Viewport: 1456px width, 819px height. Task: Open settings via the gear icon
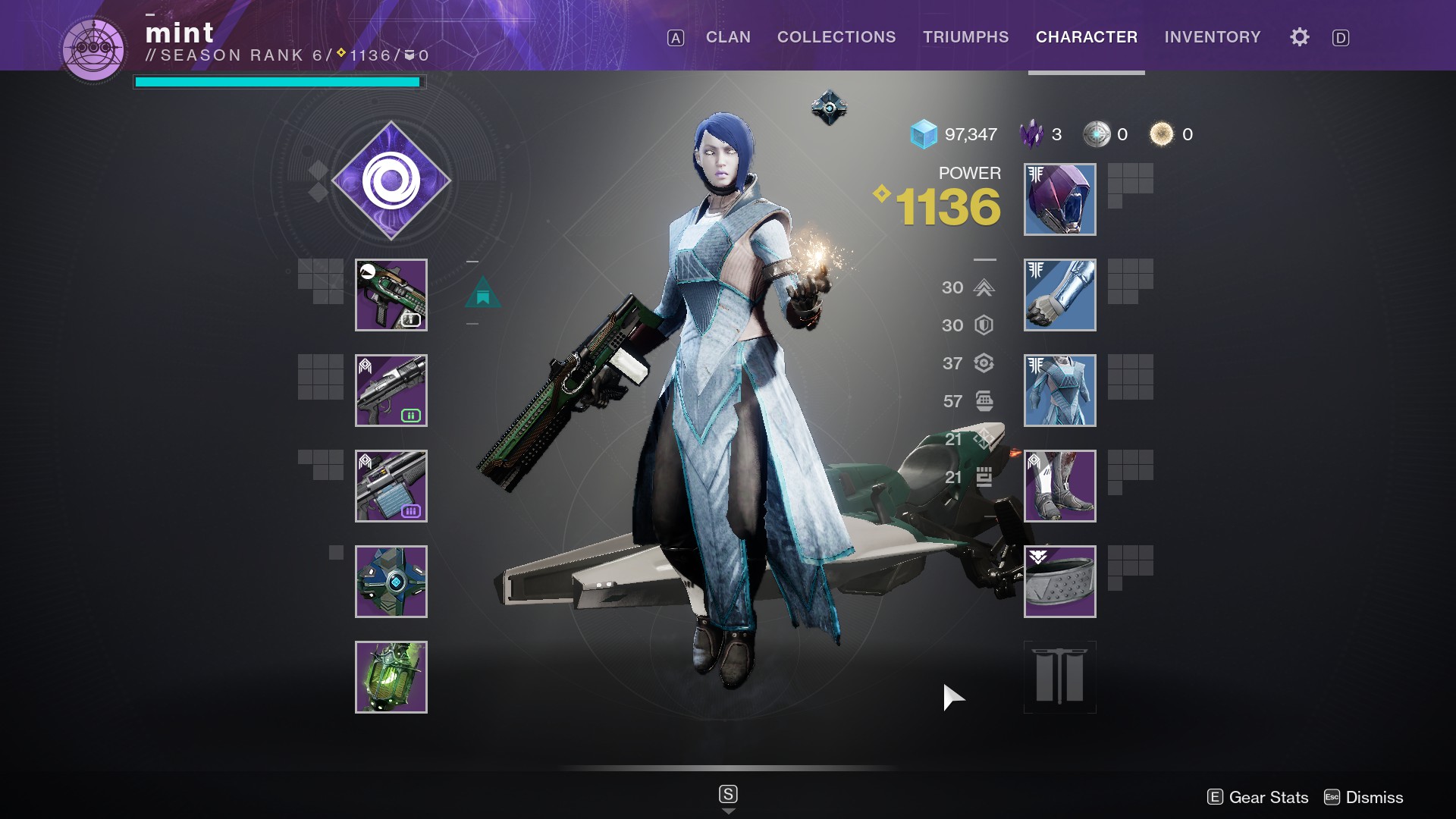1299,37
